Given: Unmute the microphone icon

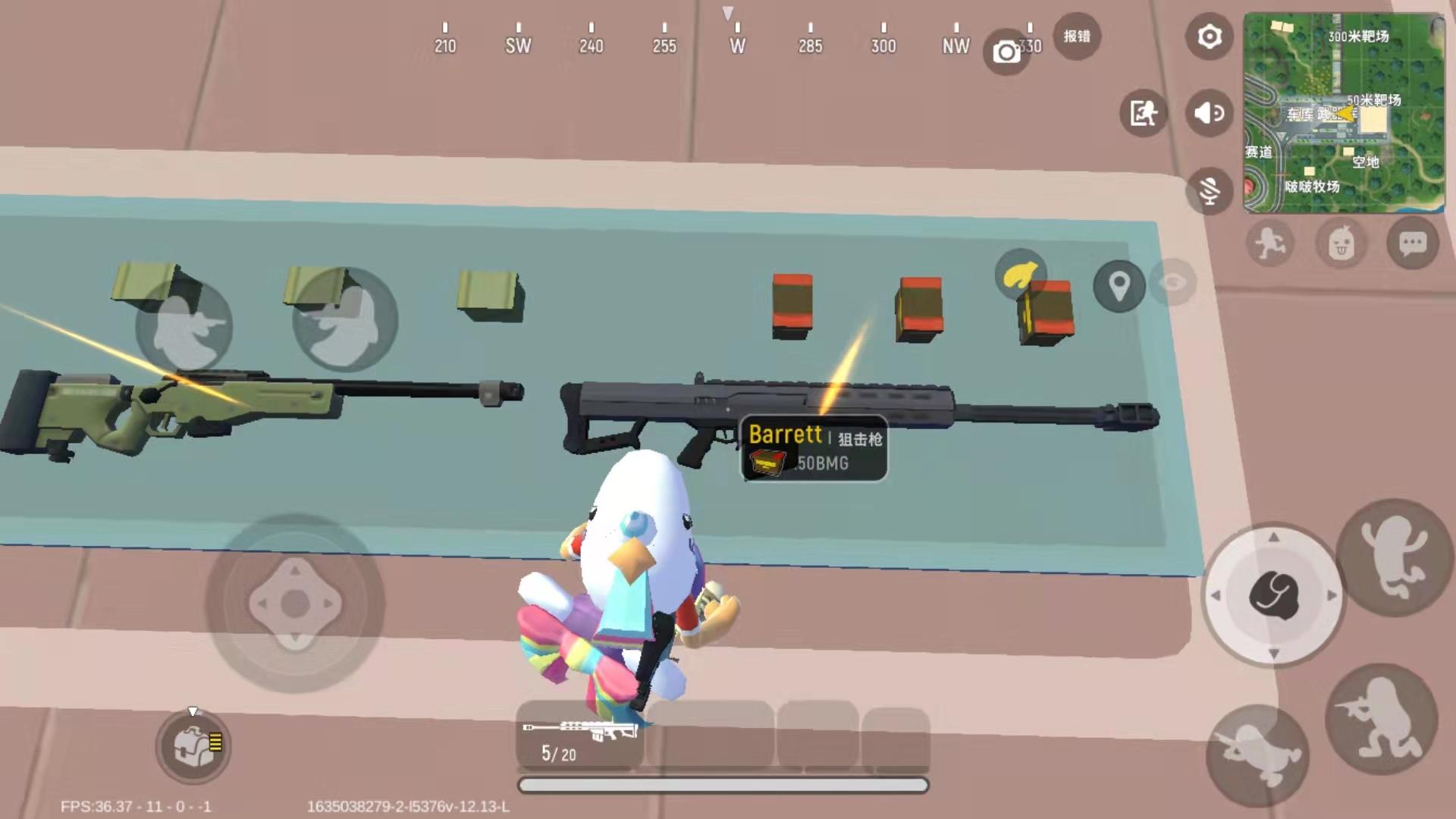Looking at the screenshot, I should (x=1209, y=189).
